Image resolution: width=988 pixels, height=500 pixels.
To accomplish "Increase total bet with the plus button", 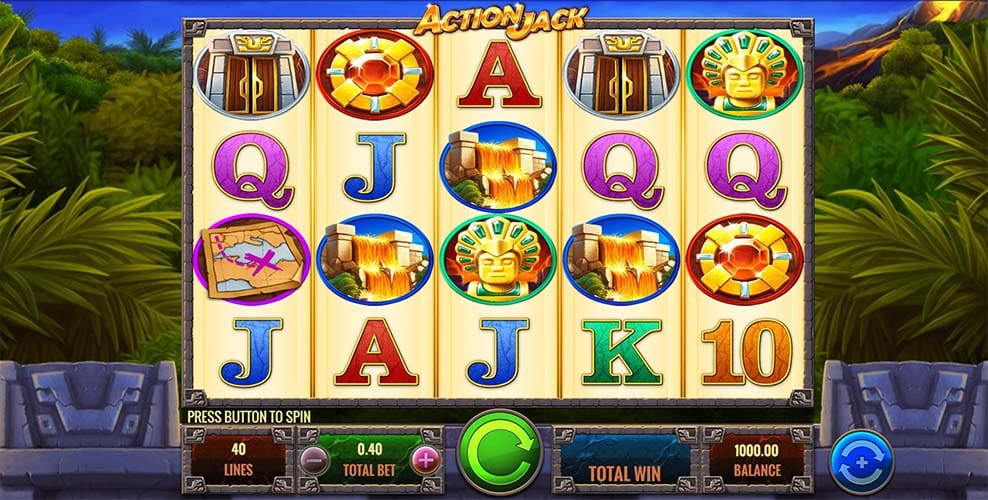I will pos(426,460).
